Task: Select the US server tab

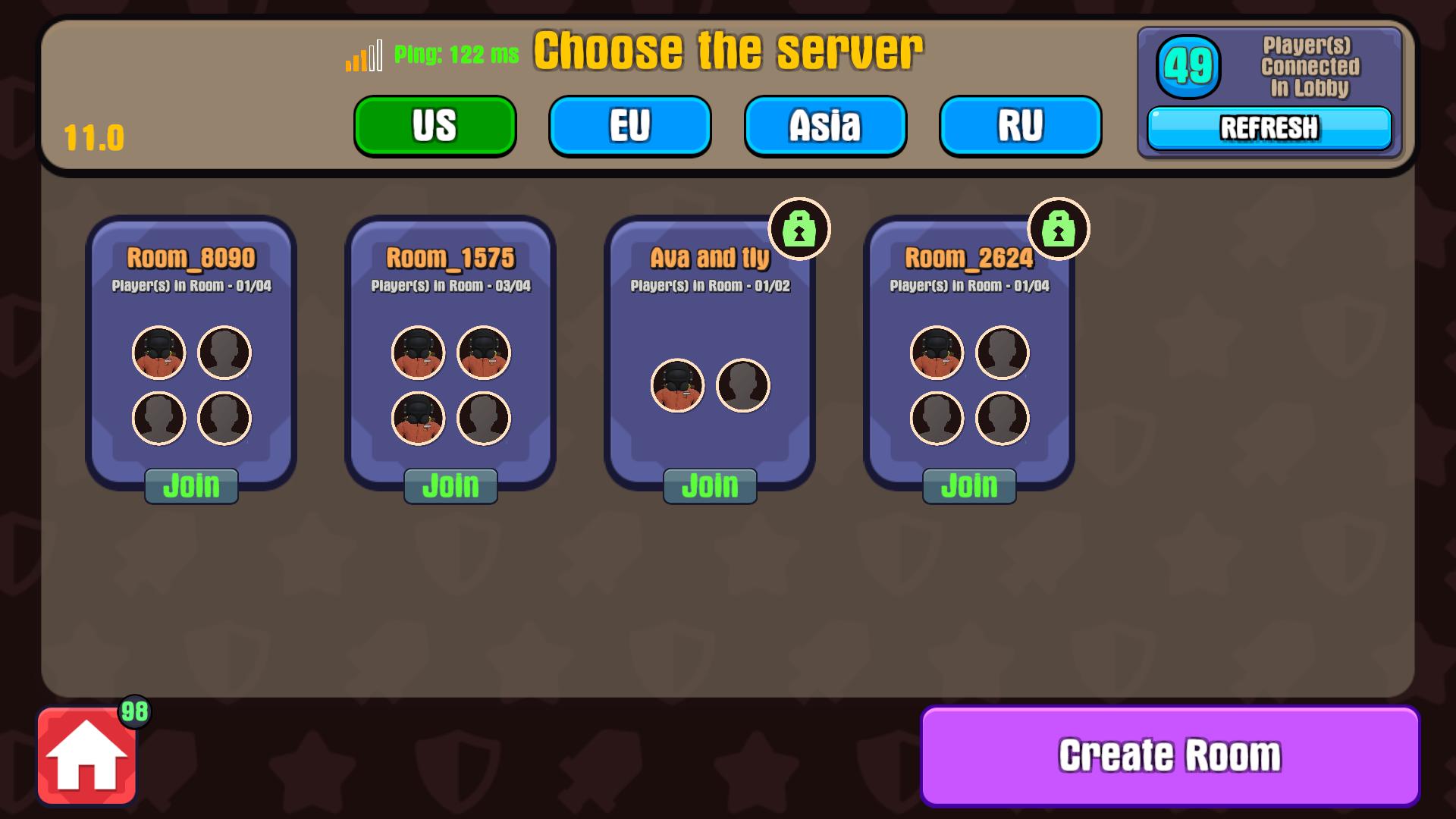Action: pyautogui.click(x=435, y=126)
